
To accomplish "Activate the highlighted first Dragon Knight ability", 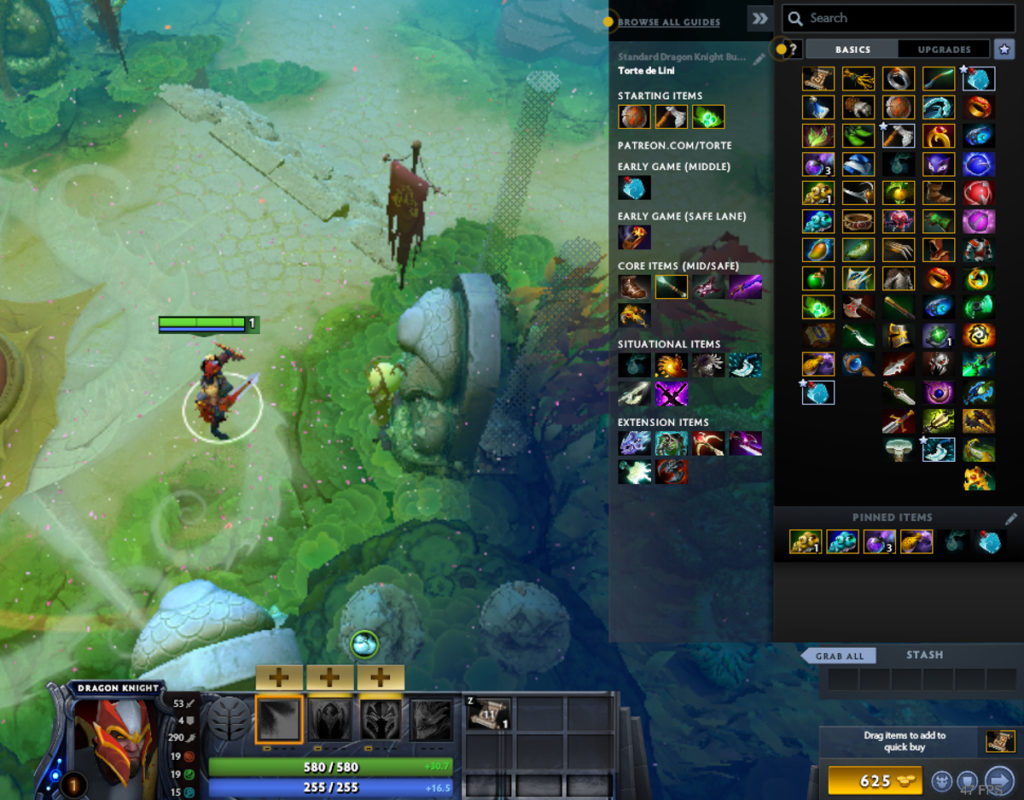I will (x=279, y=719).
